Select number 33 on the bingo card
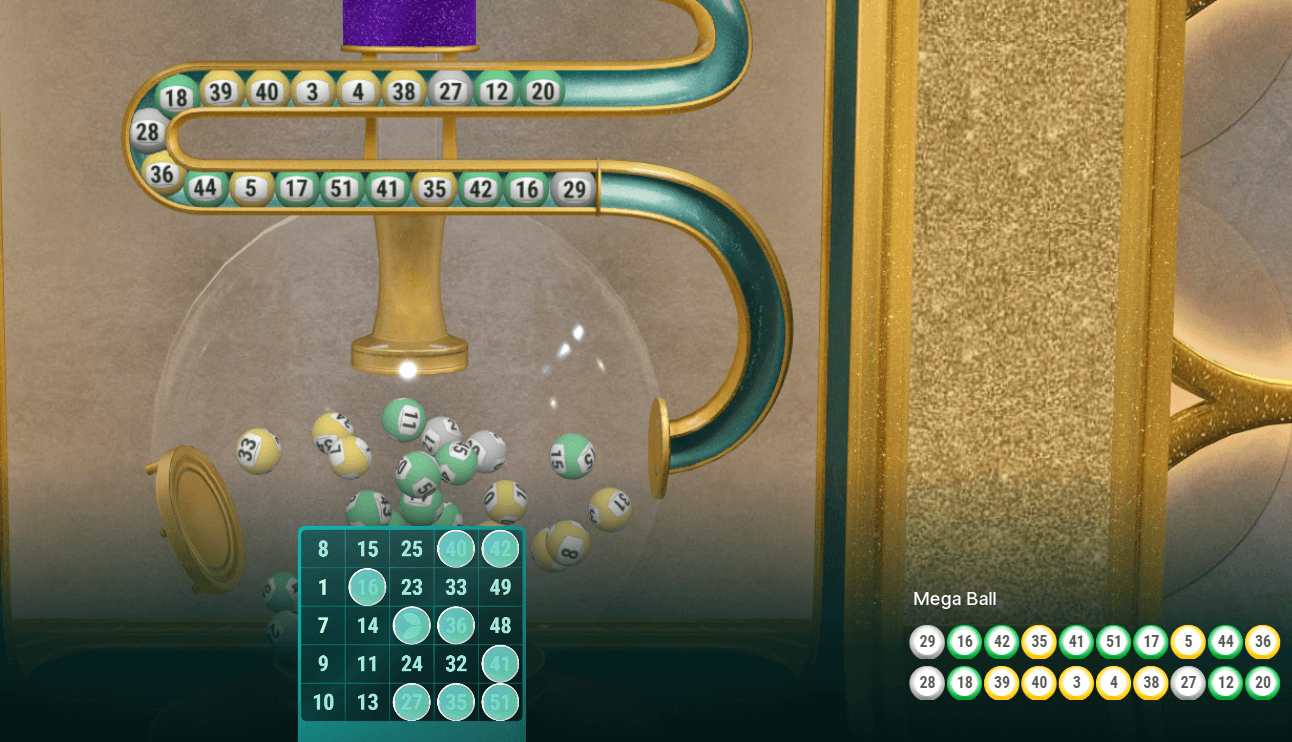Image resolution: width=1292 pixels, height=742 pixels. [x=456, y=587]
